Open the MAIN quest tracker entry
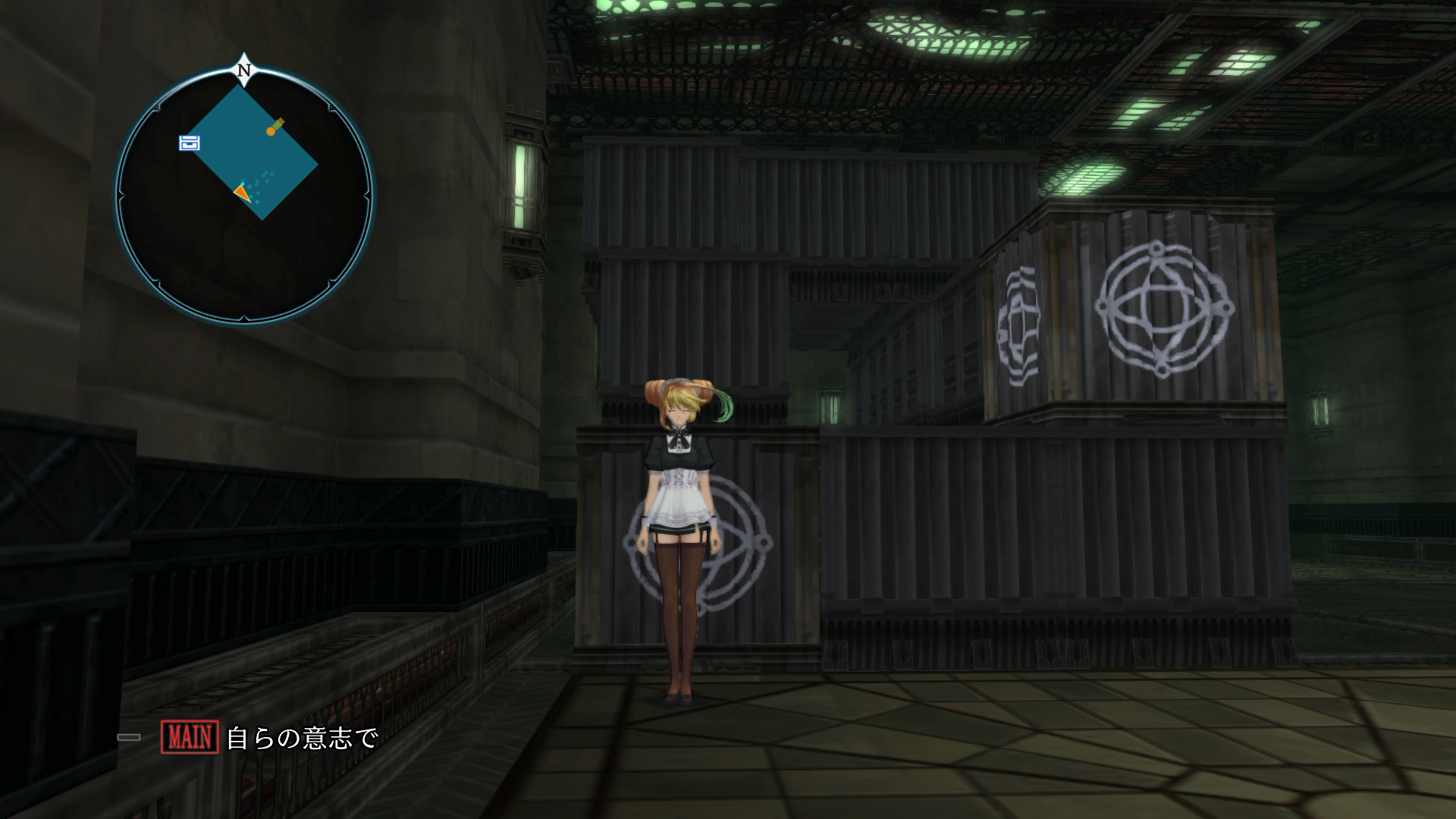This screenshot has width=1456, height=819. [269, 737]
